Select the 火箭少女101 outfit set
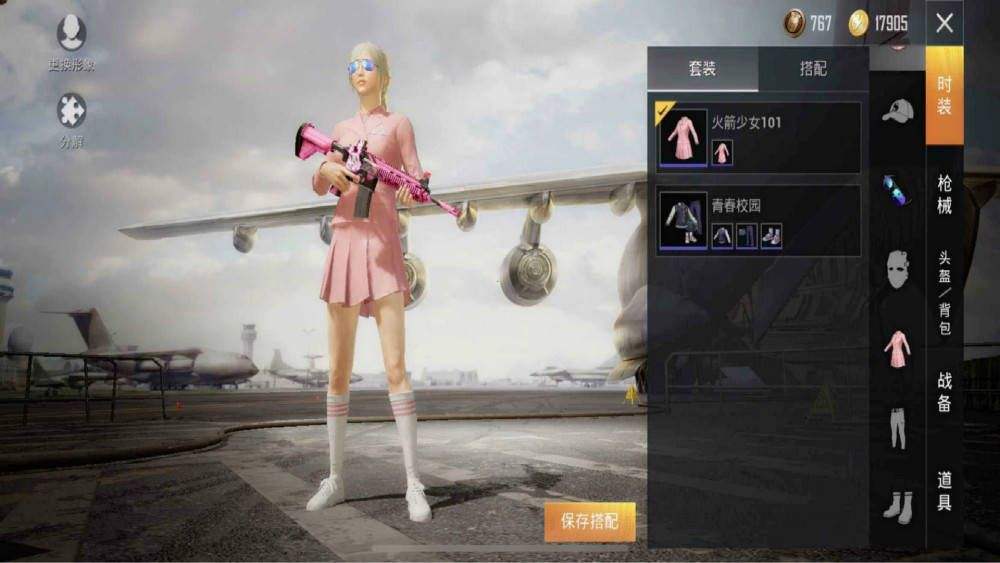Viewport: 1000px width, 563px height. (x=758, y=138)
